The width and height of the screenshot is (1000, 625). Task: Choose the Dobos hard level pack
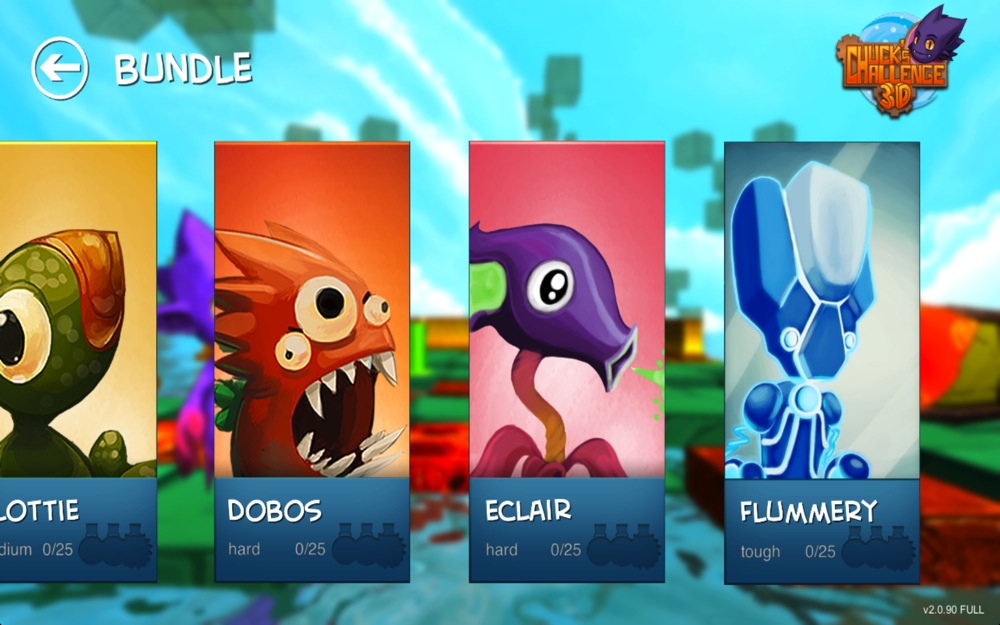pos(312,360)
